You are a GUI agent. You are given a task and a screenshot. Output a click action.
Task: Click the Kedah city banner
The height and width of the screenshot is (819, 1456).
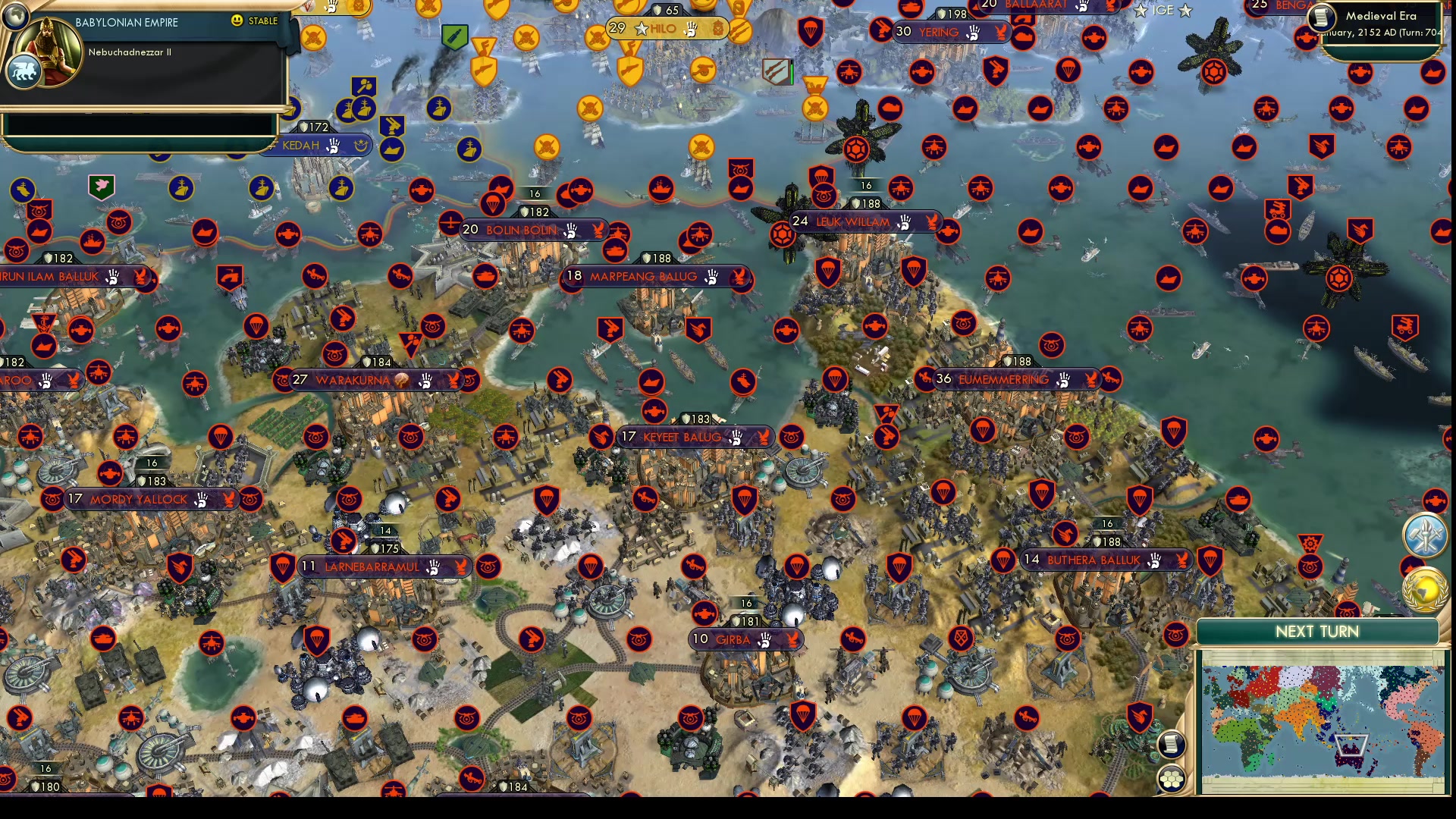(x=303, y=146)
